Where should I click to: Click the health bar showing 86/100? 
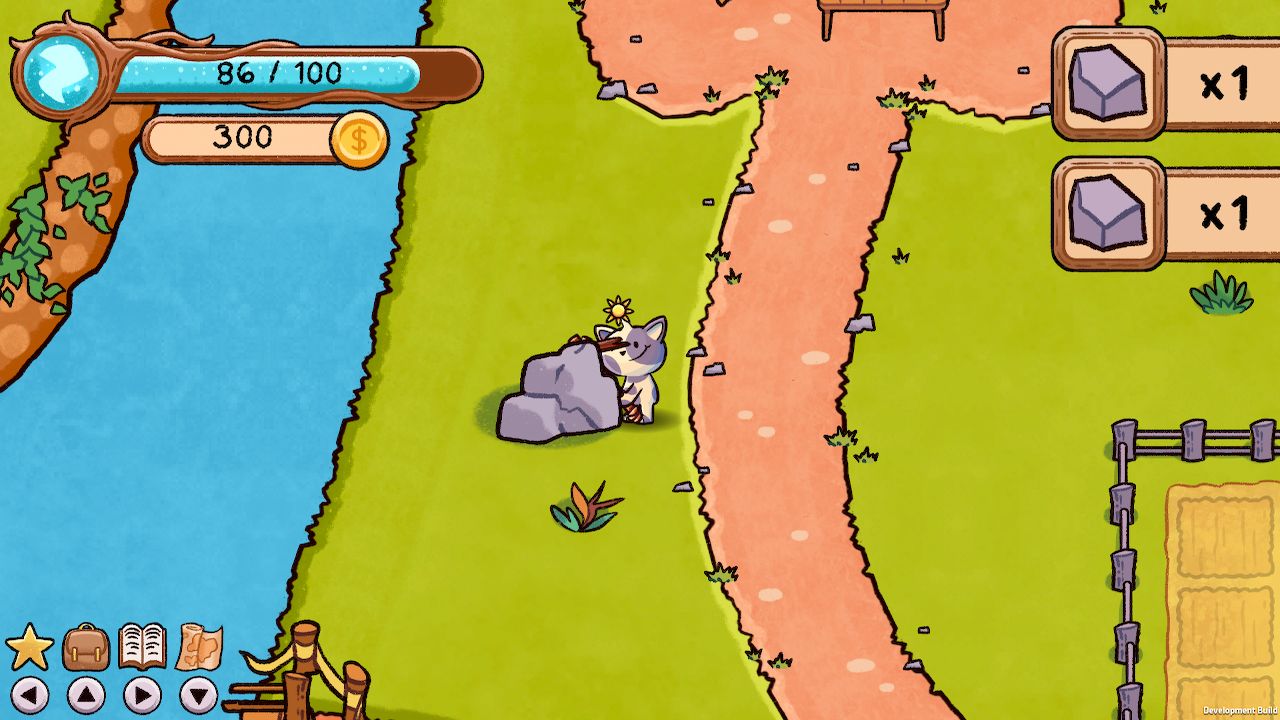point(280,72)
